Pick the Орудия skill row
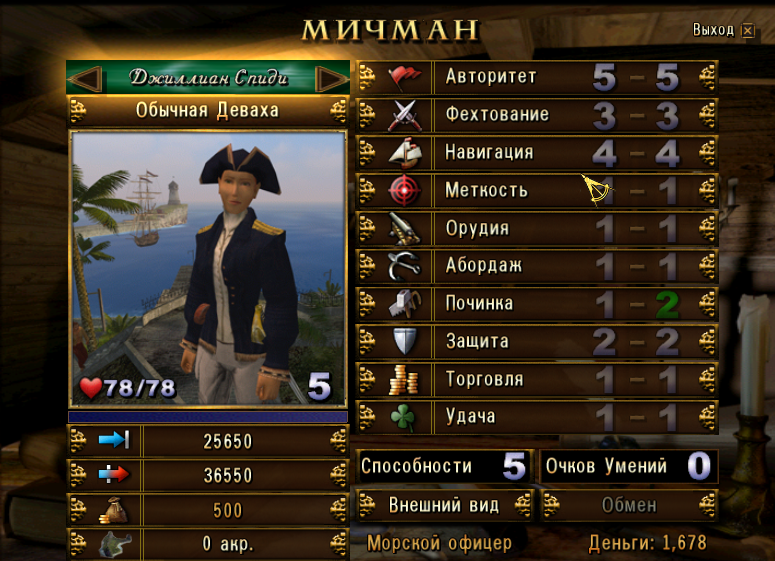Image resolution: width=775 pixels, height=561 pixels. point(537,228)
